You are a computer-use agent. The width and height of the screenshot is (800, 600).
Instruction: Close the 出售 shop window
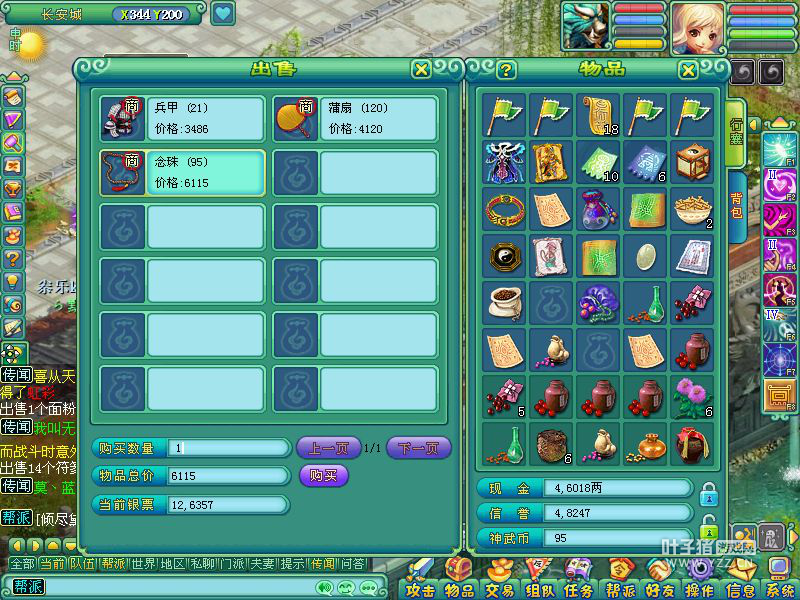pyautogui.click(x=422, y=69)
